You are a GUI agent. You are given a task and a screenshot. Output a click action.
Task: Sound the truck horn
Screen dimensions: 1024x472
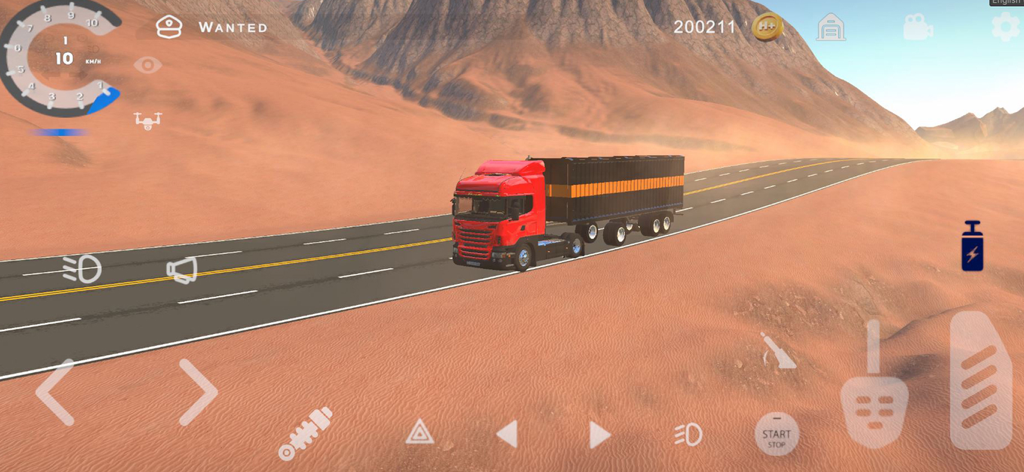tap(182, 269)
